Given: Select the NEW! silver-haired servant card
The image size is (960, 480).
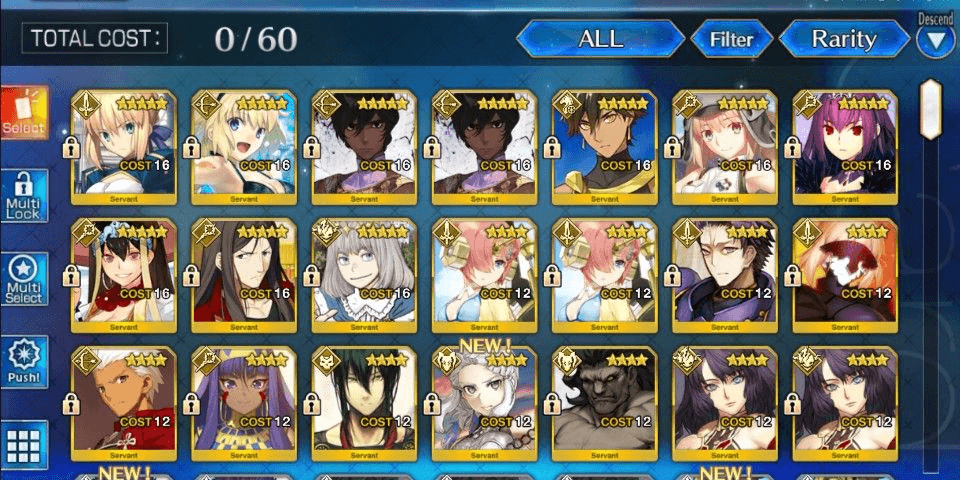Looking at the screenshot, I should tap(485, 400).
